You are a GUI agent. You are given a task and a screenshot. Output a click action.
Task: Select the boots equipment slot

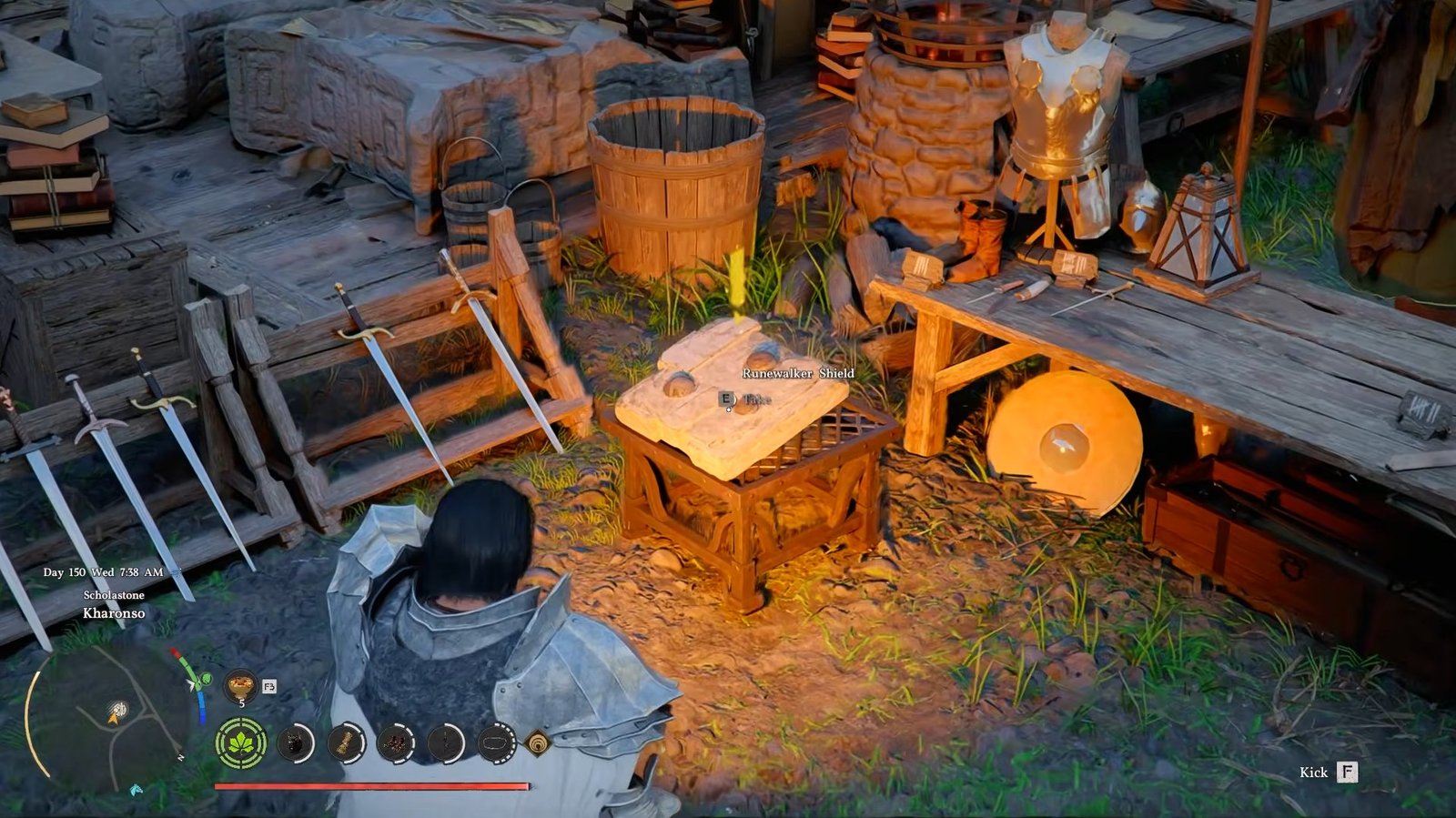[396, 744]
